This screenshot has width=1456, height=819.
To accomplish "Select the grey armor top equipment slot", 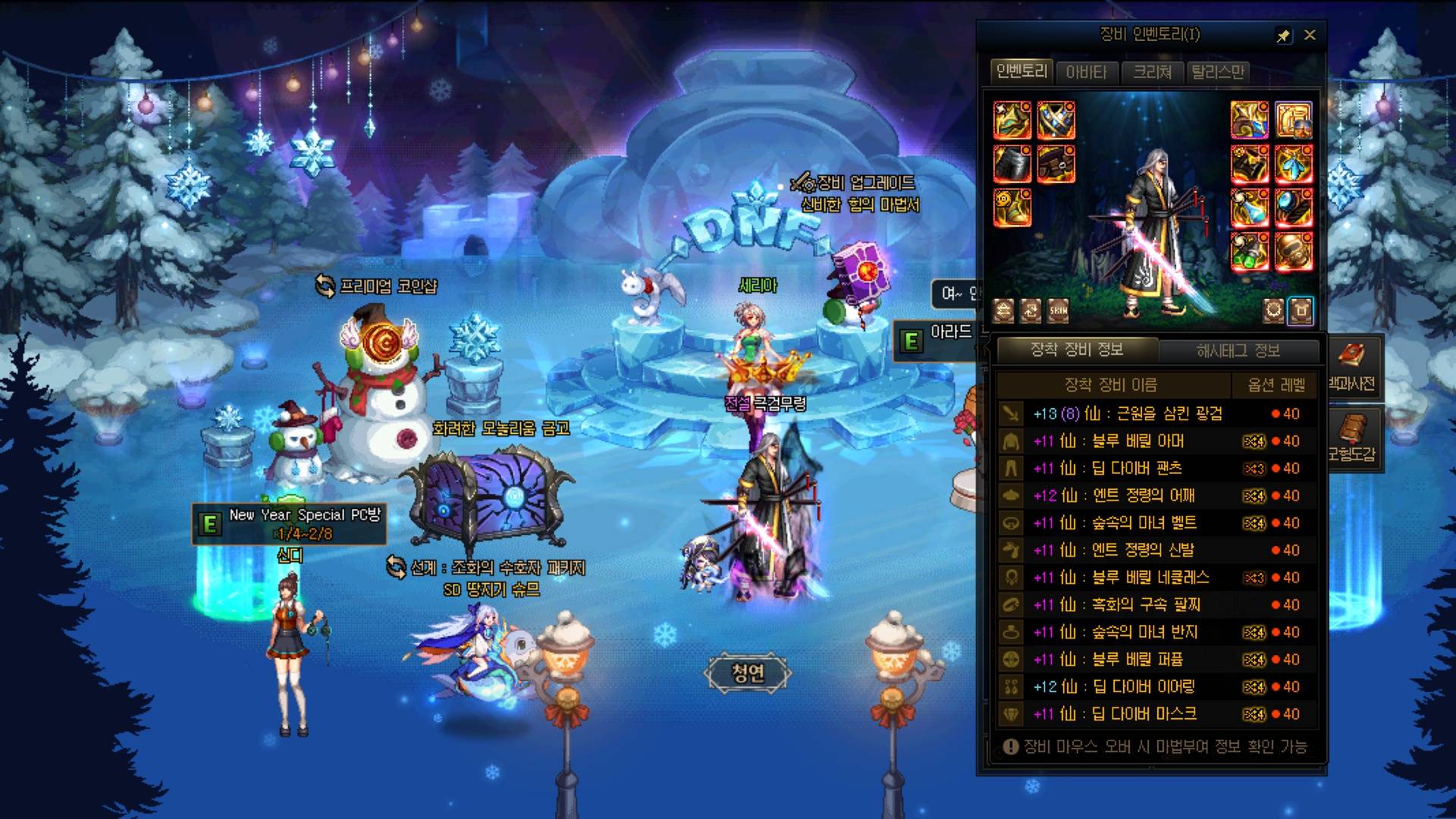I will (1012, 163).
